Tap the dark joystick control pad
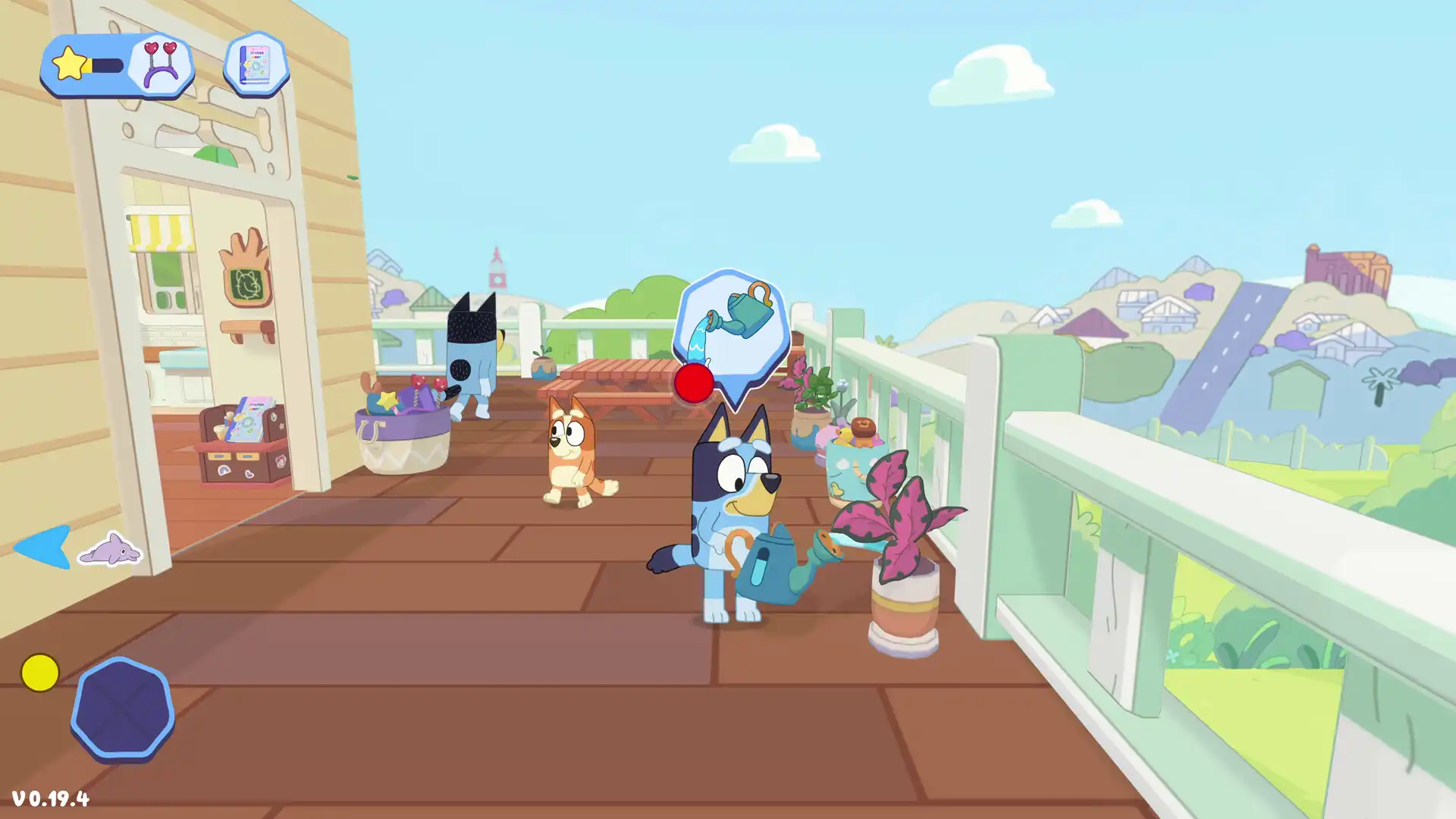Screen dimensions: 1456x819 (125, 709)
